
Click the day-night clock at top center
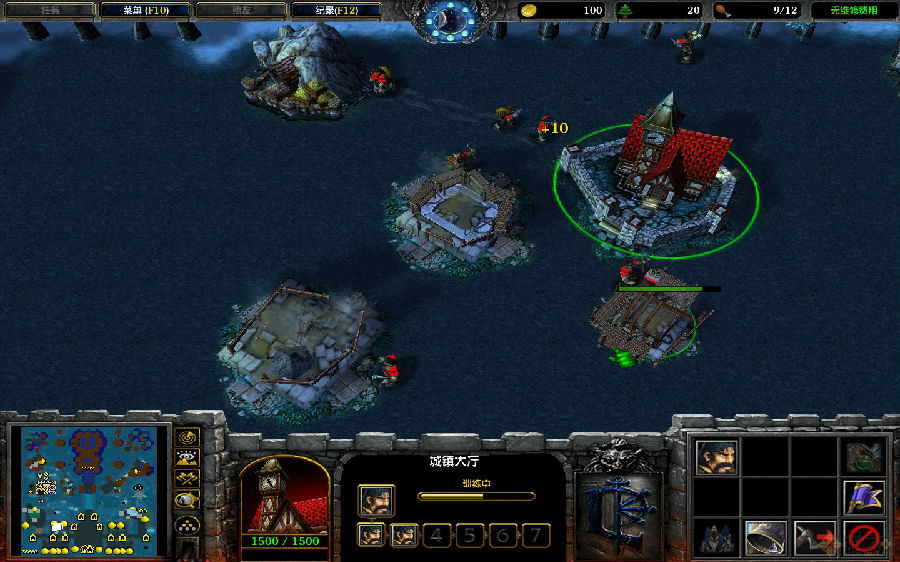[x=451, y=20]
